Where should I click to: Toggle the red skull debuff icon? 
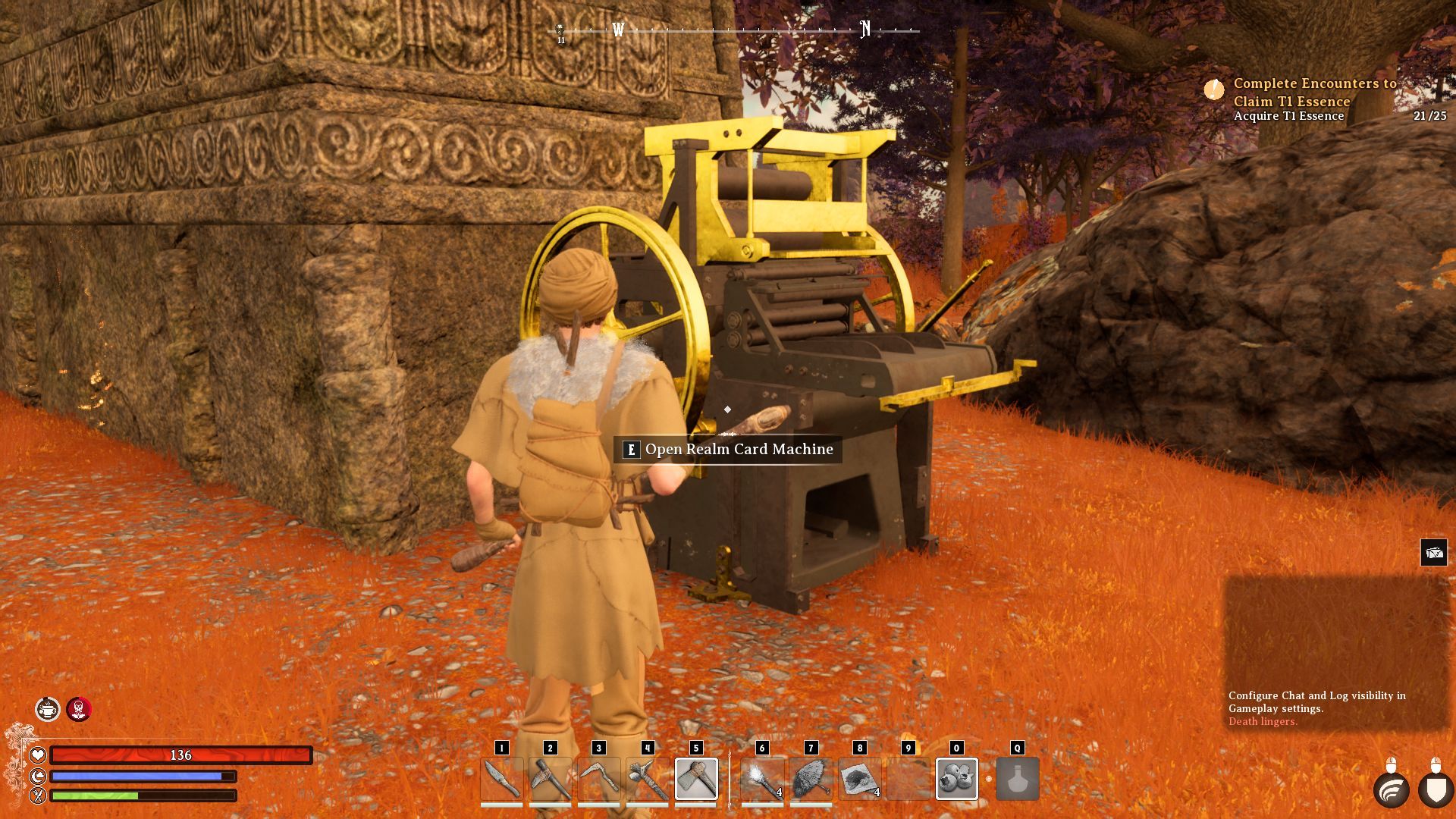pos(79,710)
